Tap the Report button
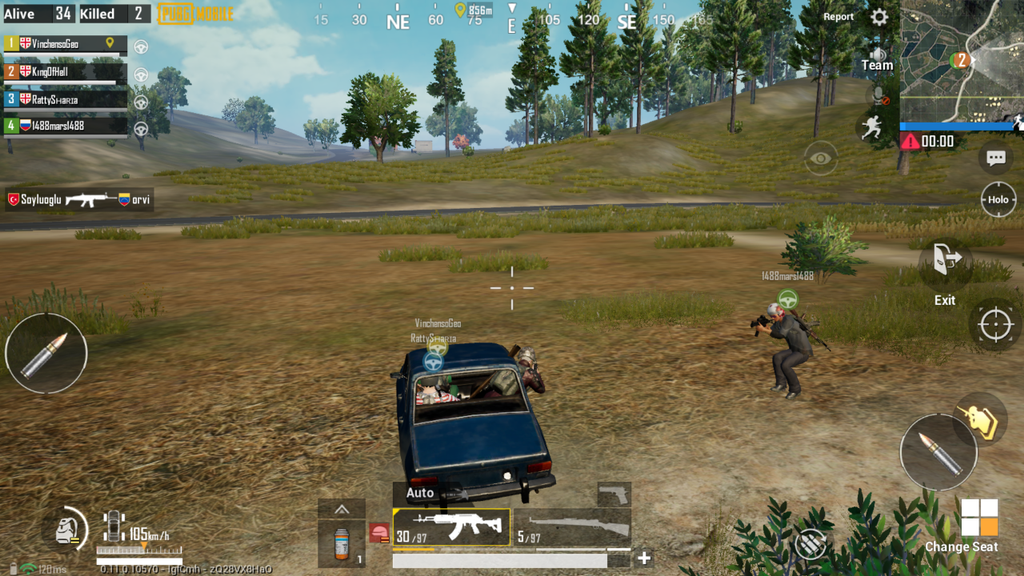Viewport: 1024px width, 576px height. (x=838, y=17)
